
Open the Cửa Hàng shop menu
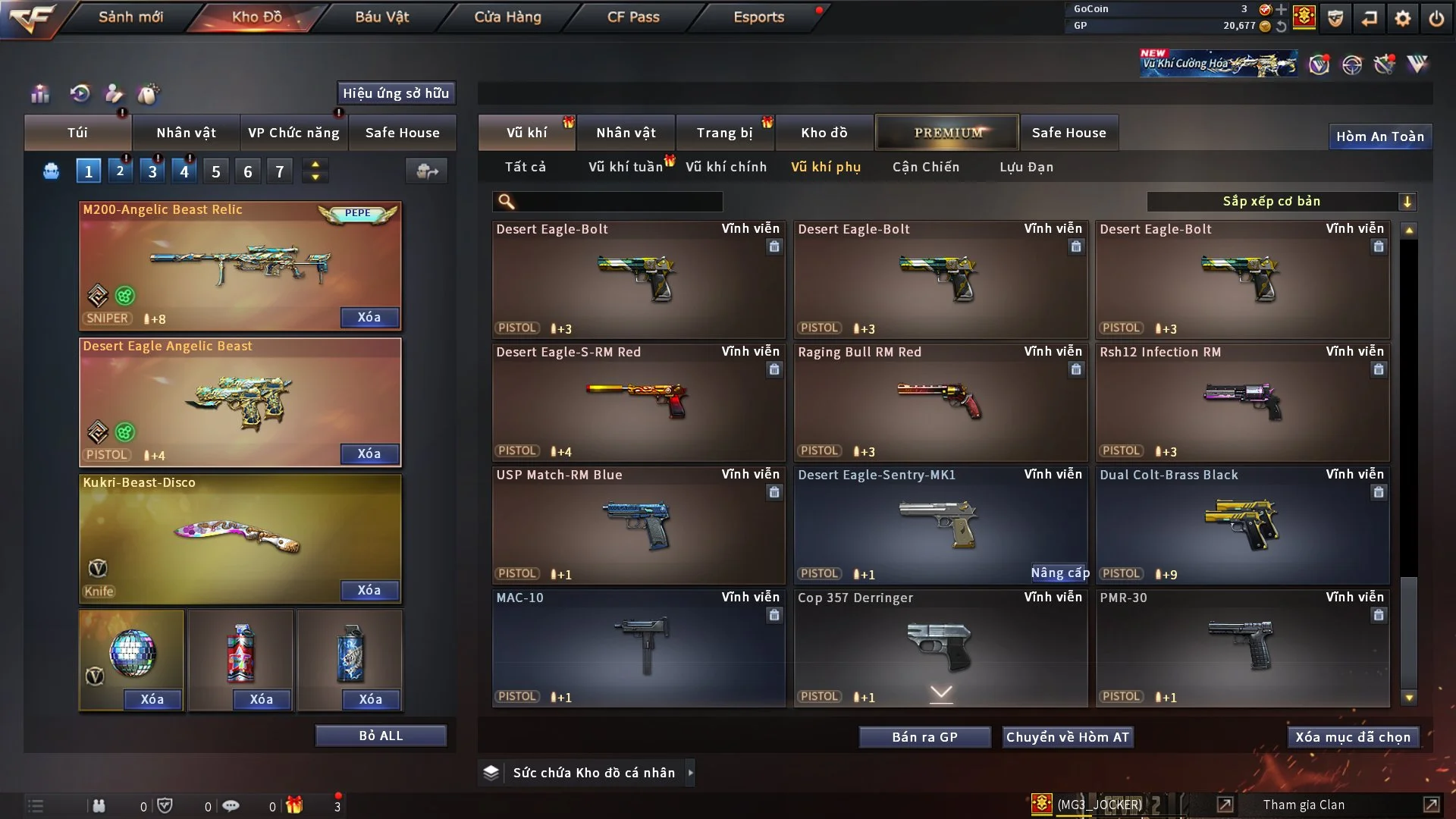pos(507,17)
